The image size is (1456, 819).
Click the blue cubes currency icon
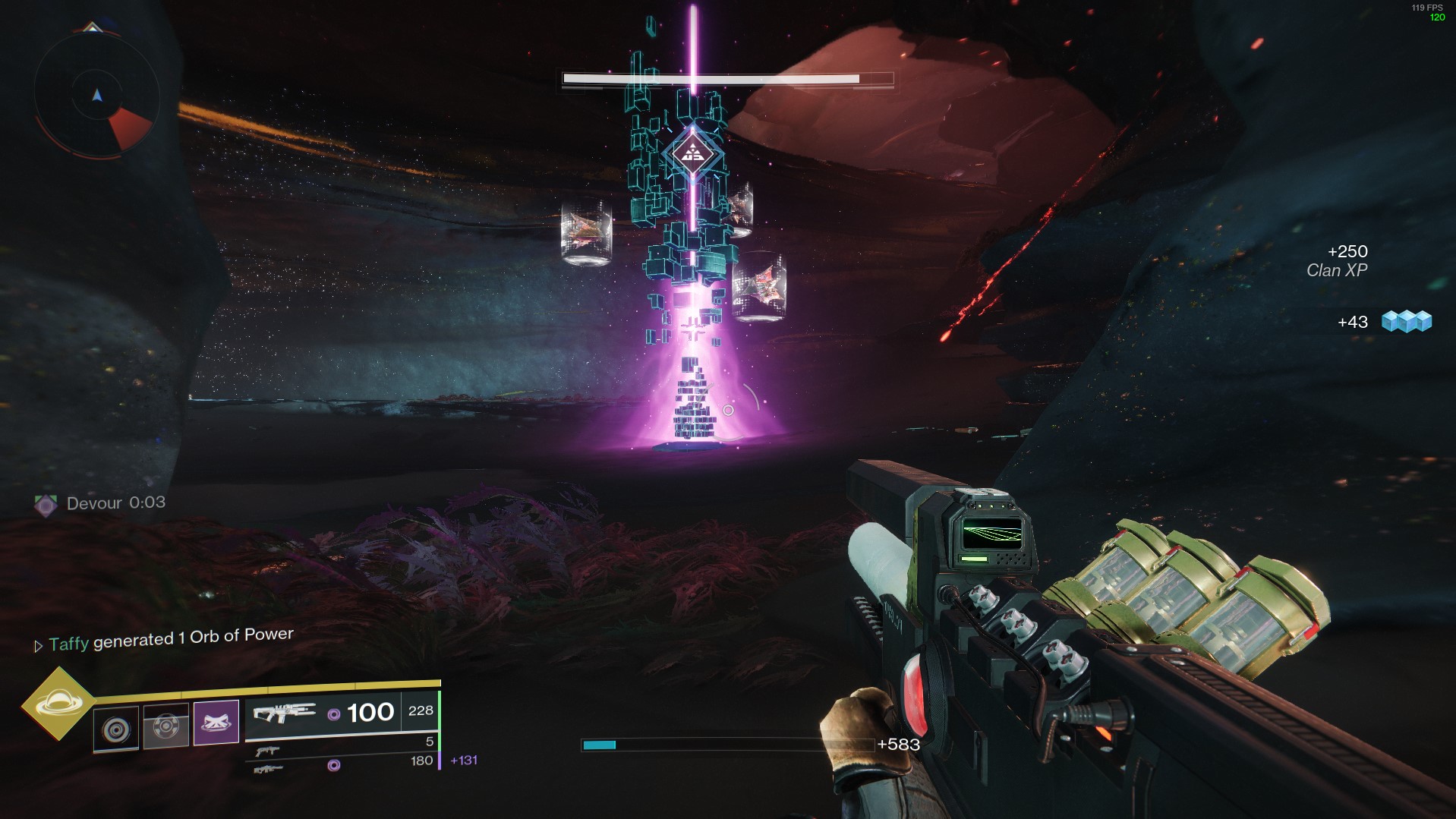tap(1406, 322)
